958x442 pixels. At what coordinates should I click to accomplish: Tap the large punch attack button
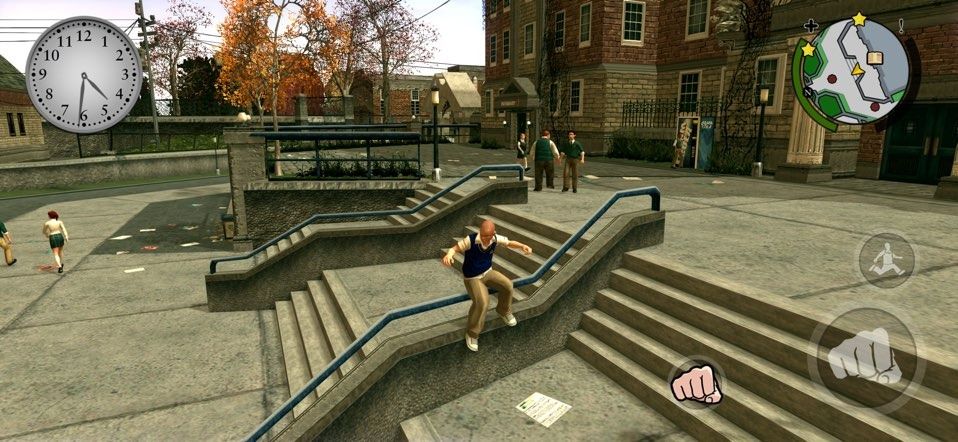[866, 357]
